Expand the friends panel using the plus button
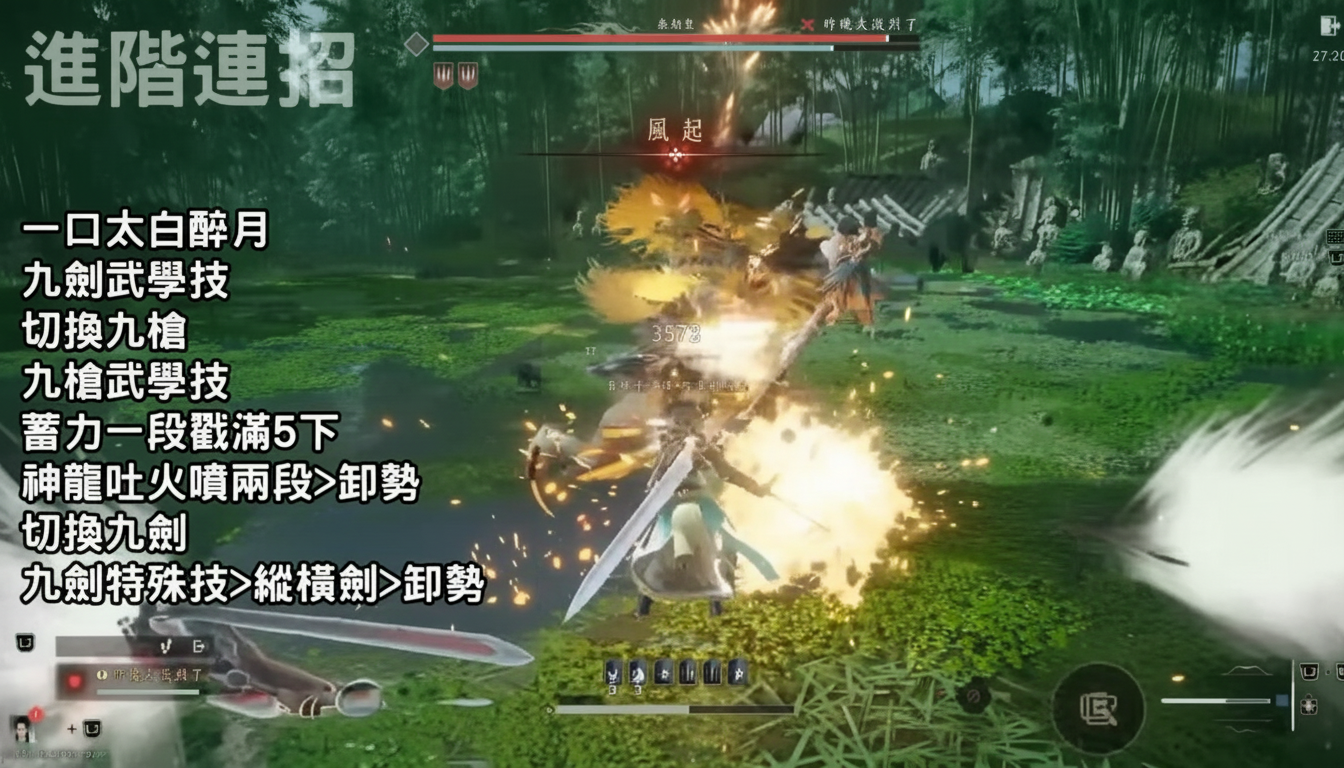 coord(72,728)
